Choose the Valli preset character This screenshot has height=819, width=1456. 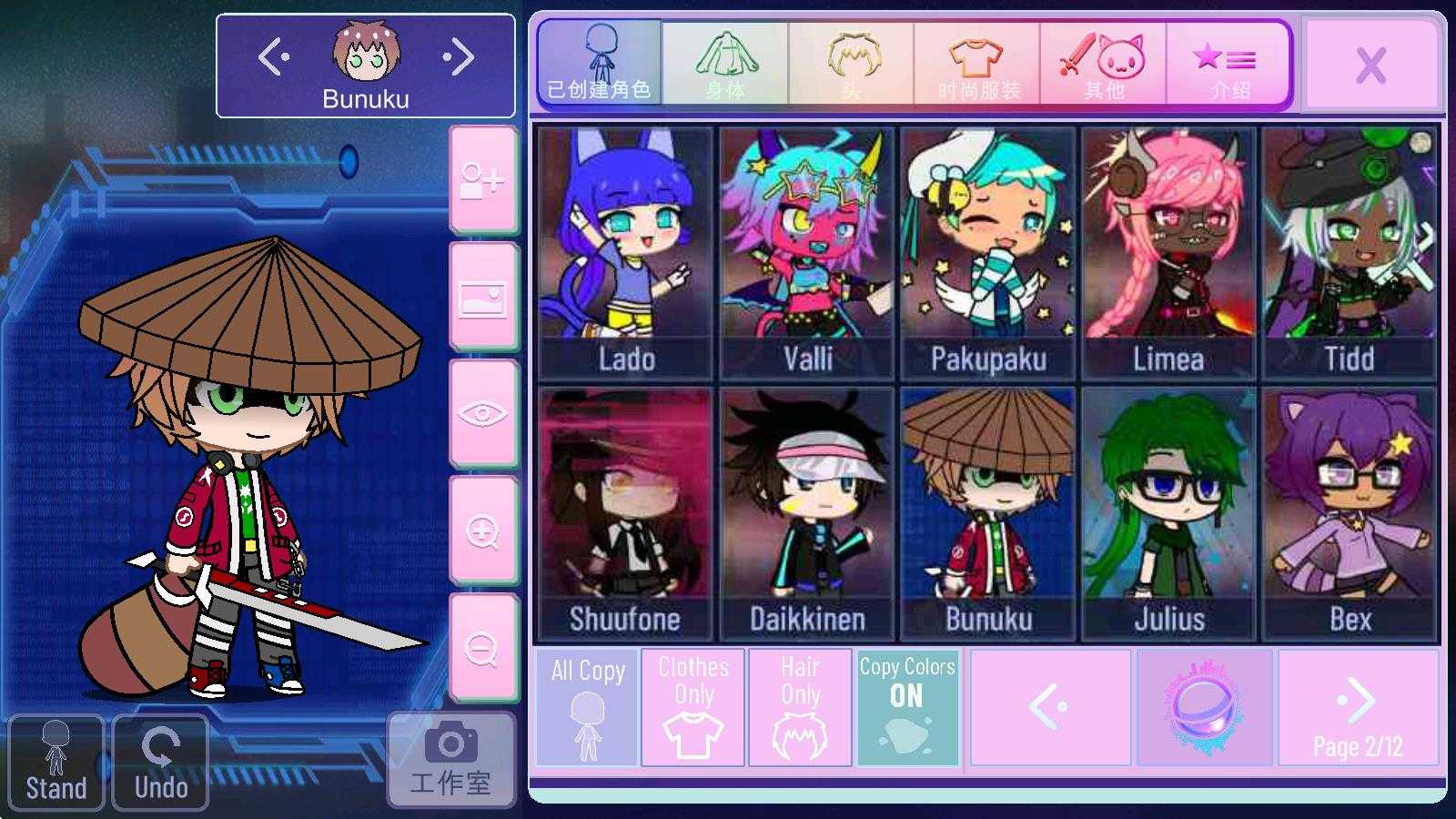coord(806,253)
